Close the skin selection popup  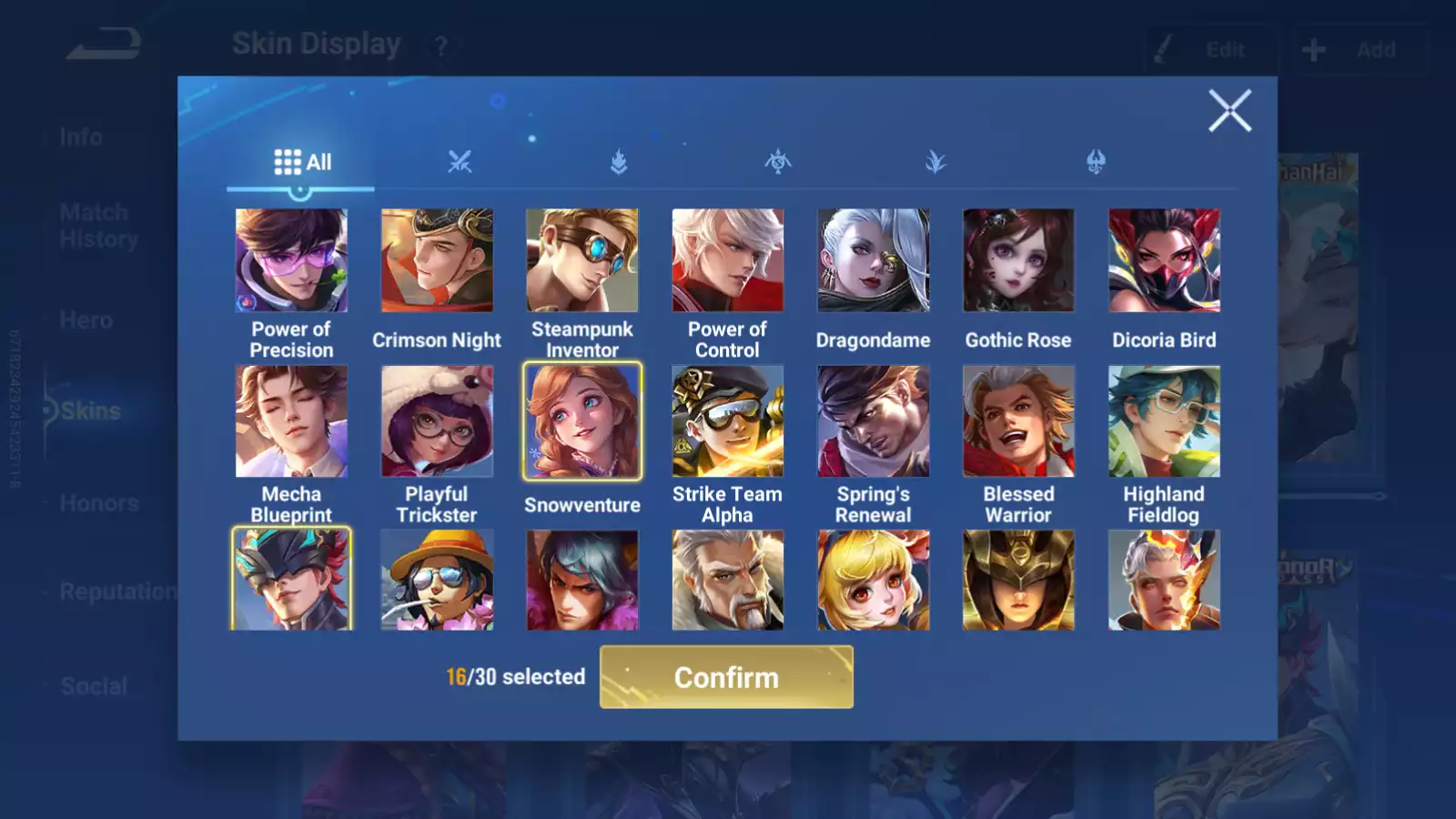[x=1229, y=111]
